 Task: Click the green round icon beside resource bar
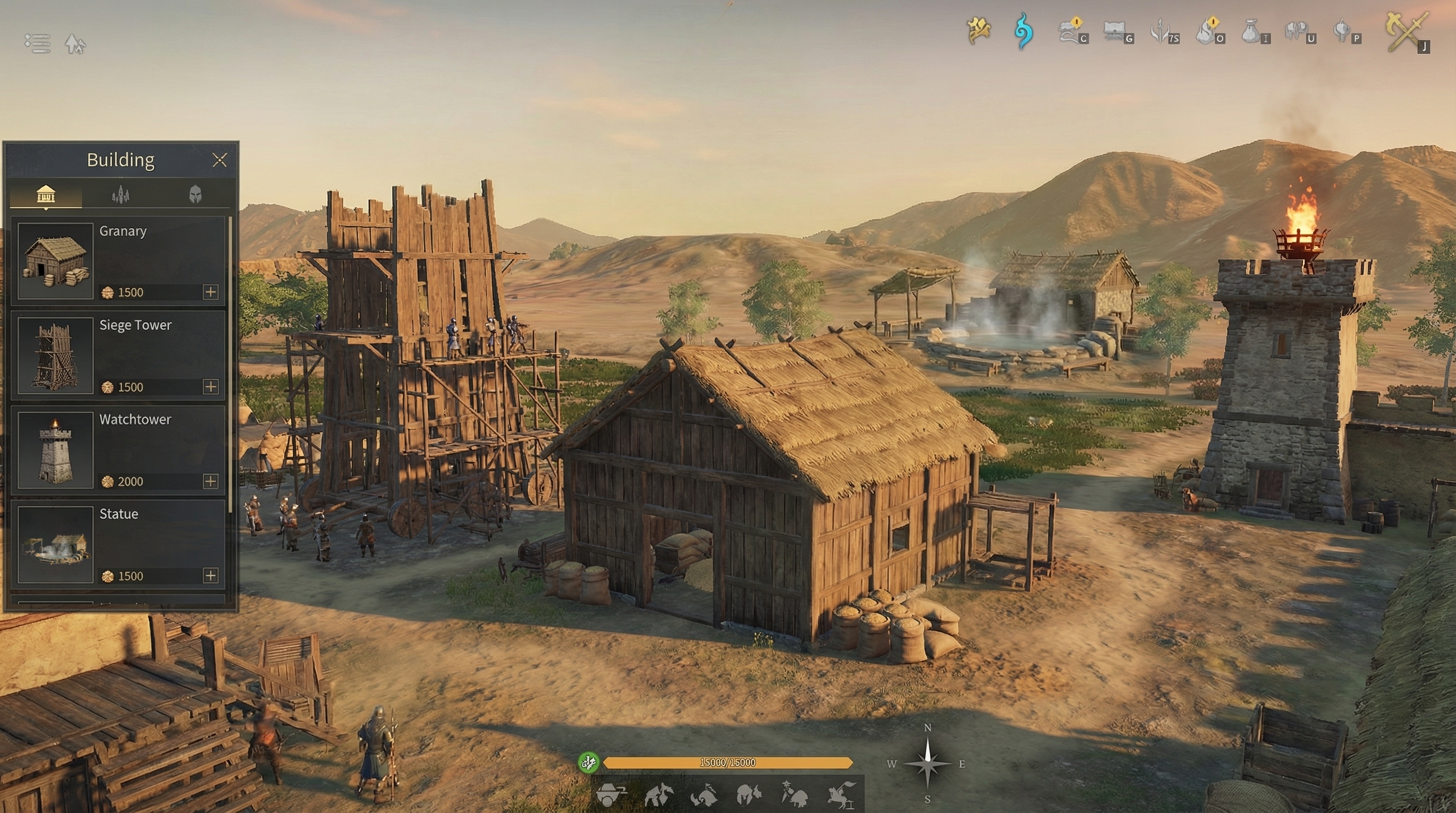[588, 763]
